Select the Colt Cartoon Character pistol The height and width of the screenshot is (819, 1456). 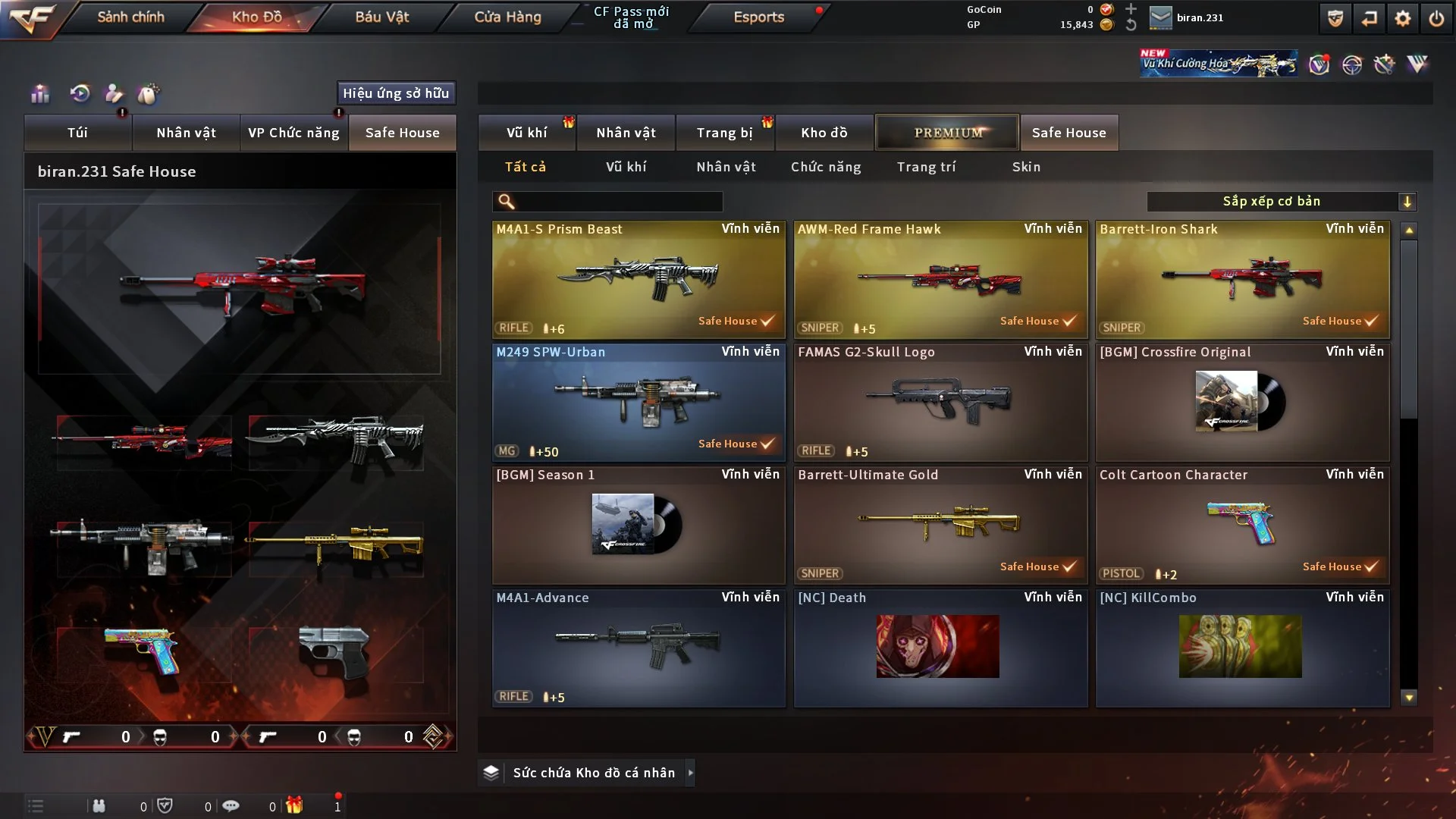coord(1242,525)
